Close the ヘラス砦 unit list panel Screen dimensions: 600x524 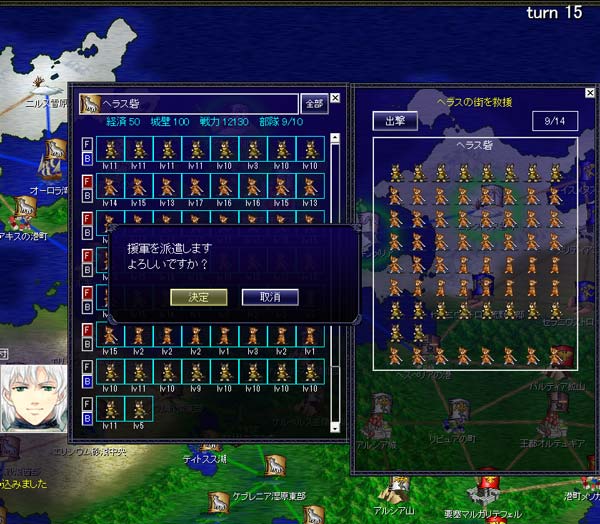[336, 98]
